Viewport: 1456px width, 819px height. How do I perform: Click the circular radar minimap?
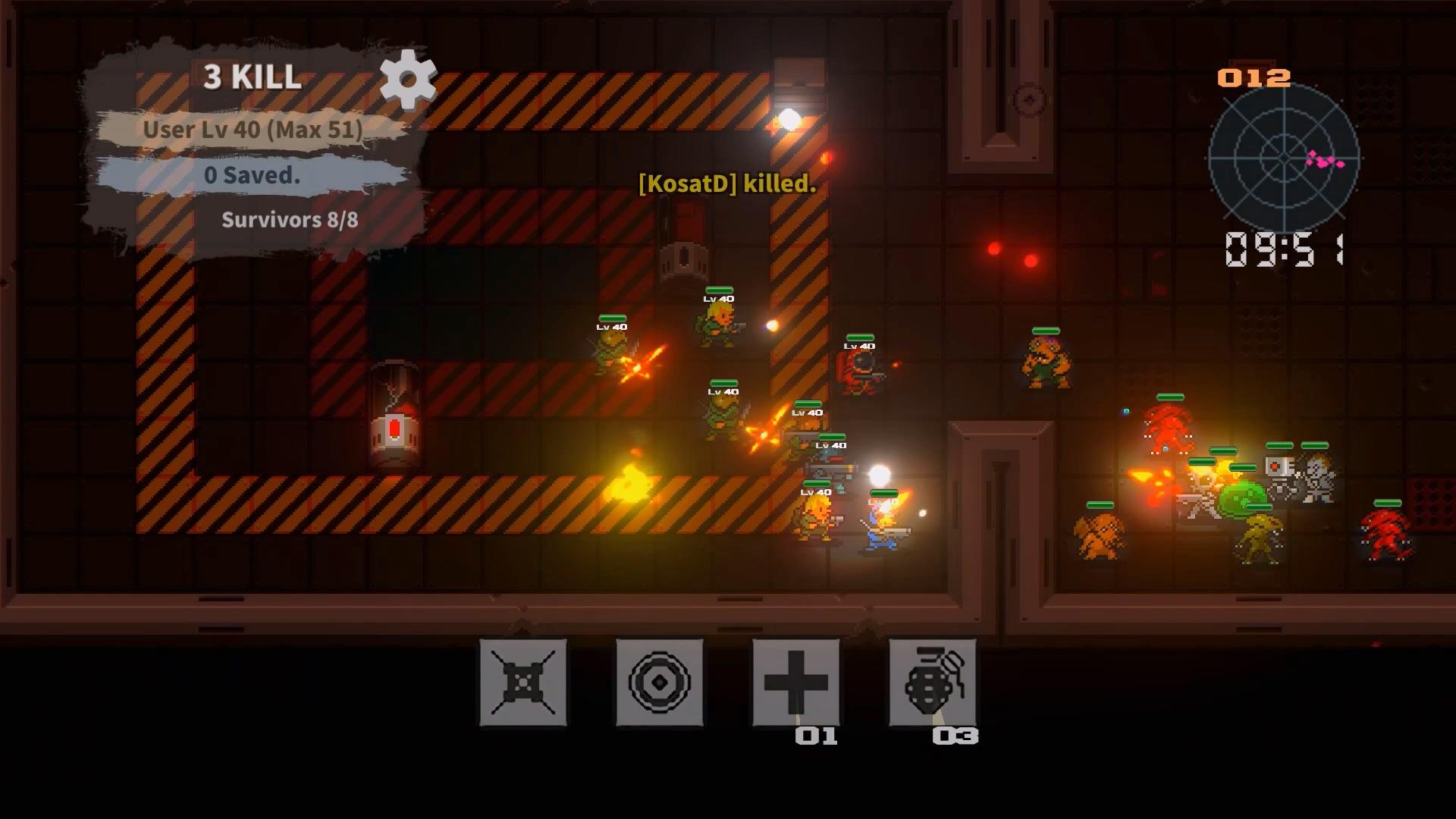[1283, 159]
